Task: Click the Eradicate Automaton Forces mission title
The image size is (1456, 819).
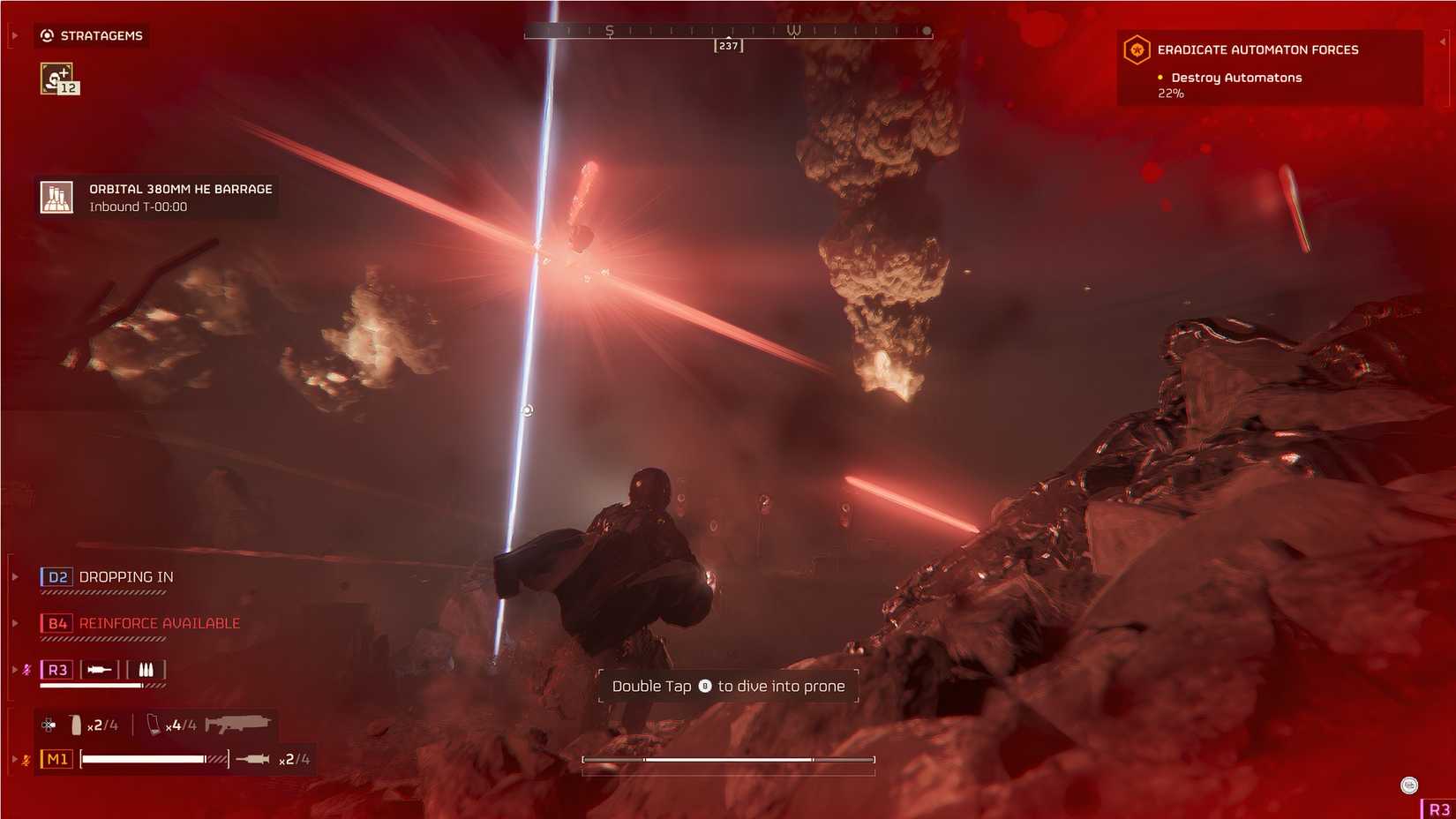Action: (x=1258, y=49)
